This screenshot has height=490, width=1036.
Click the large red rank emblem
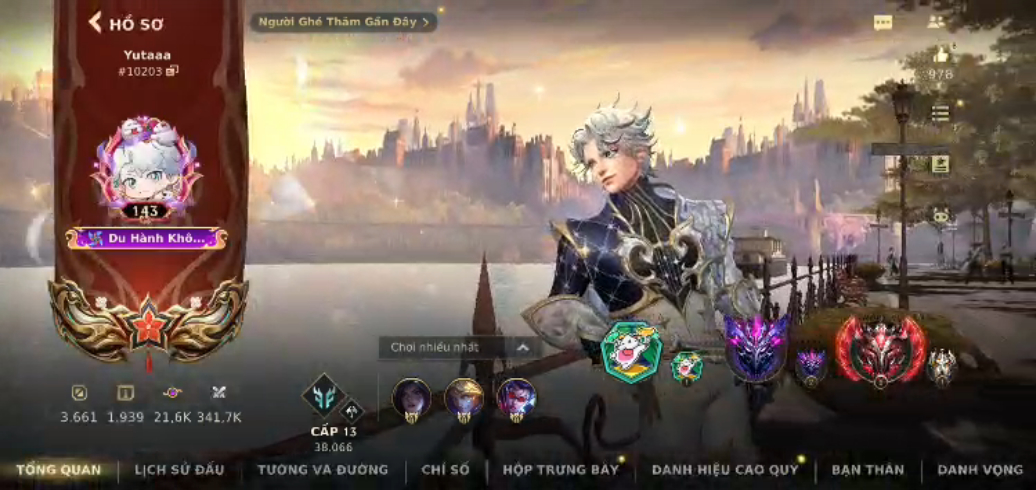coord(880,350)
